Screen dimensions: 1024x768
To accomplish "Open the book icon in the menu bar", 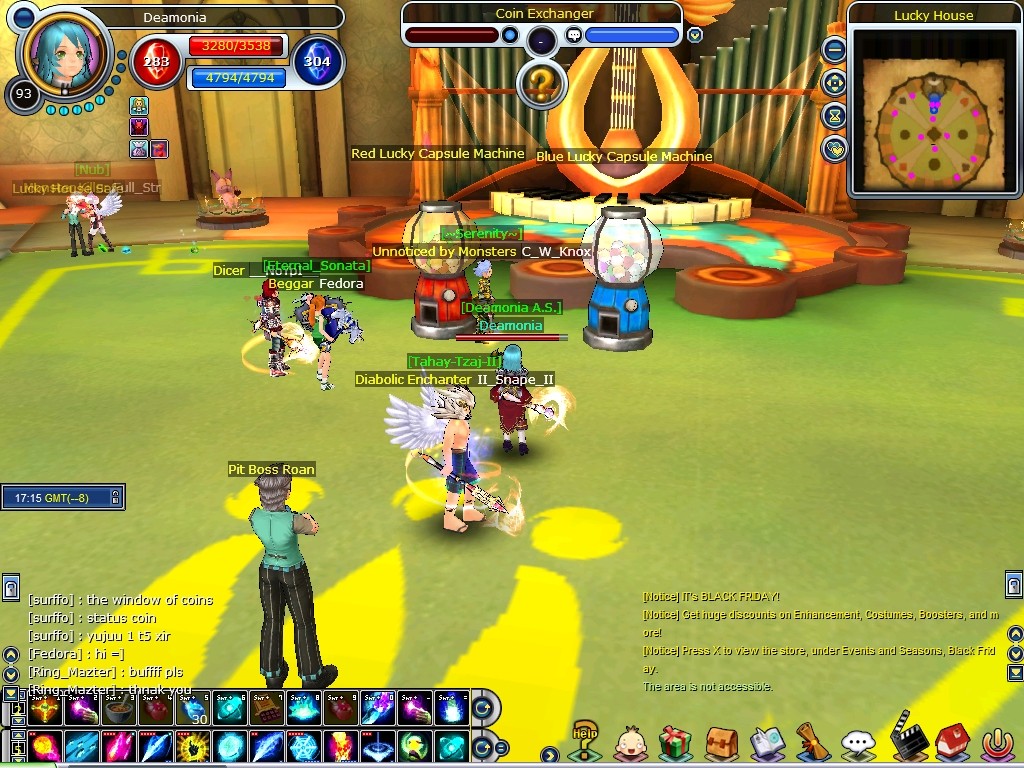I will pos(766,742).
